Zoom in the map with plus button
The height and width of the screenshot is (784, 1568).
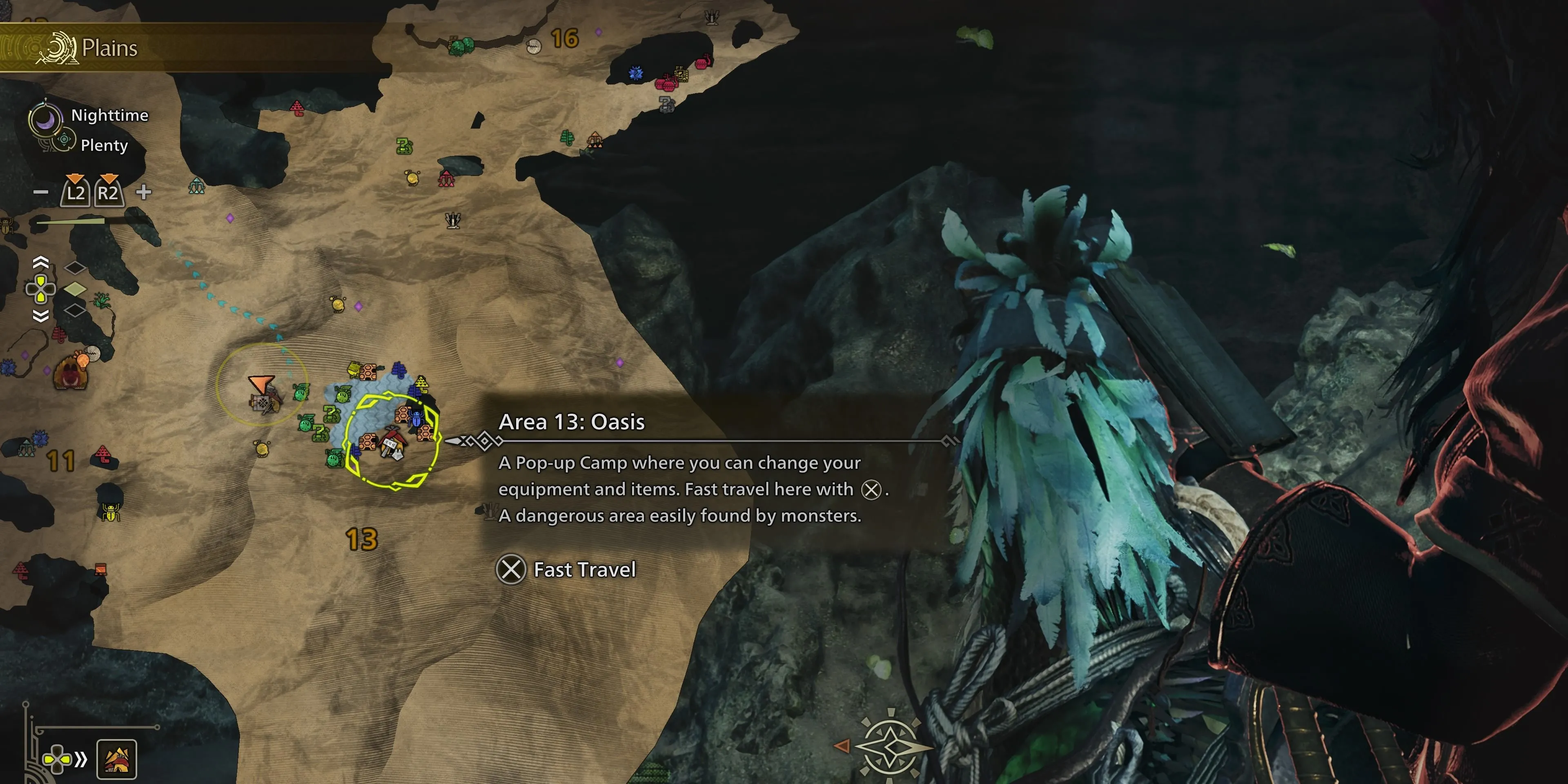tap(144, 192)
